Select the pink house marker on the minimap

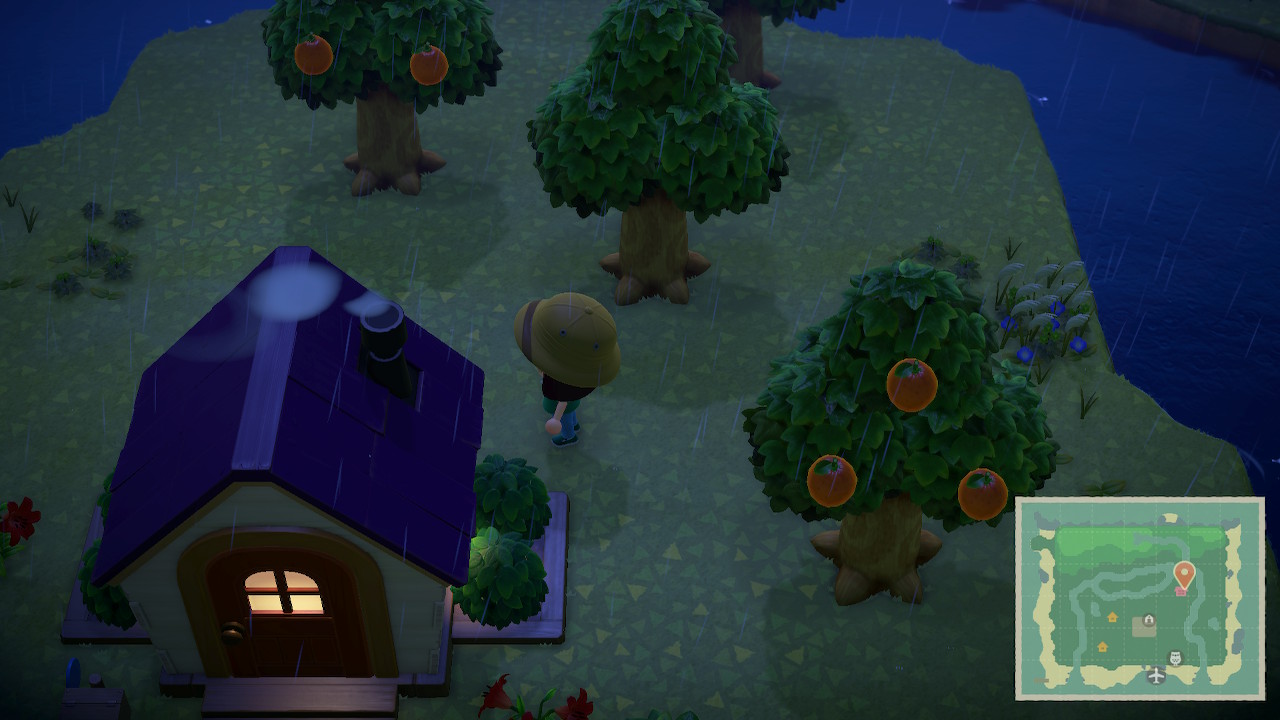(x=1181, y=591)
